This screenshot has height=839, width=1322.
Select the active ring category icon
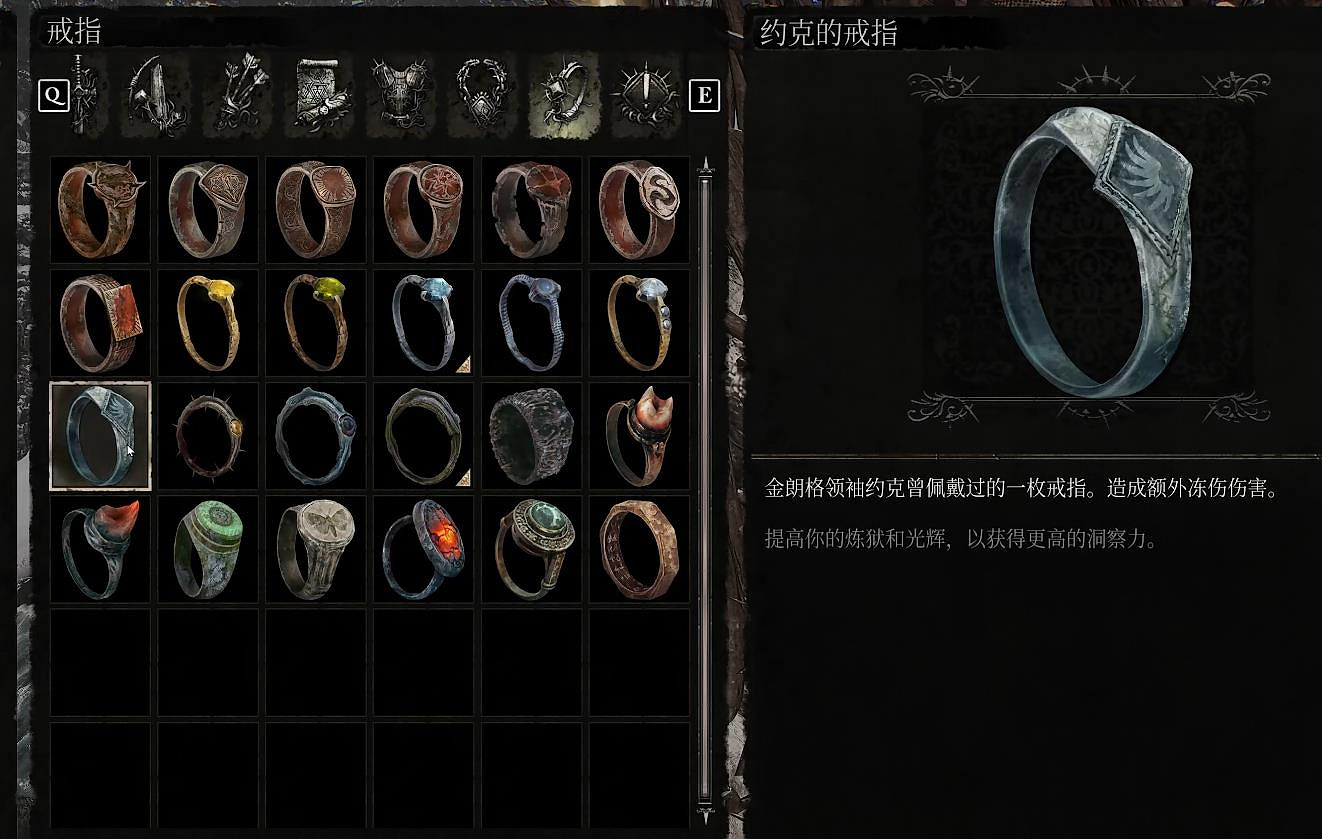562,97
